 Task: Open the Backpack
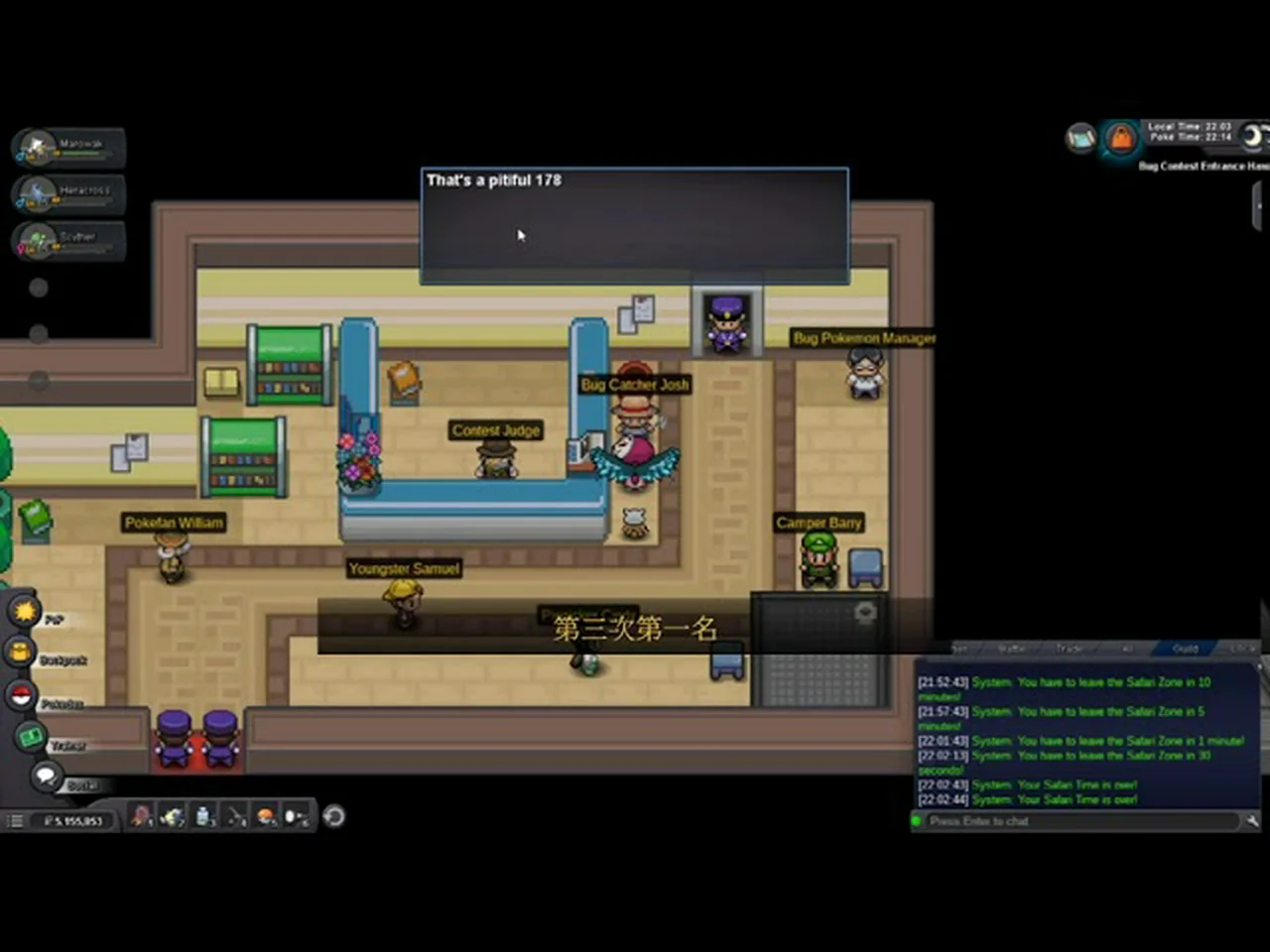tap(20, 652)
